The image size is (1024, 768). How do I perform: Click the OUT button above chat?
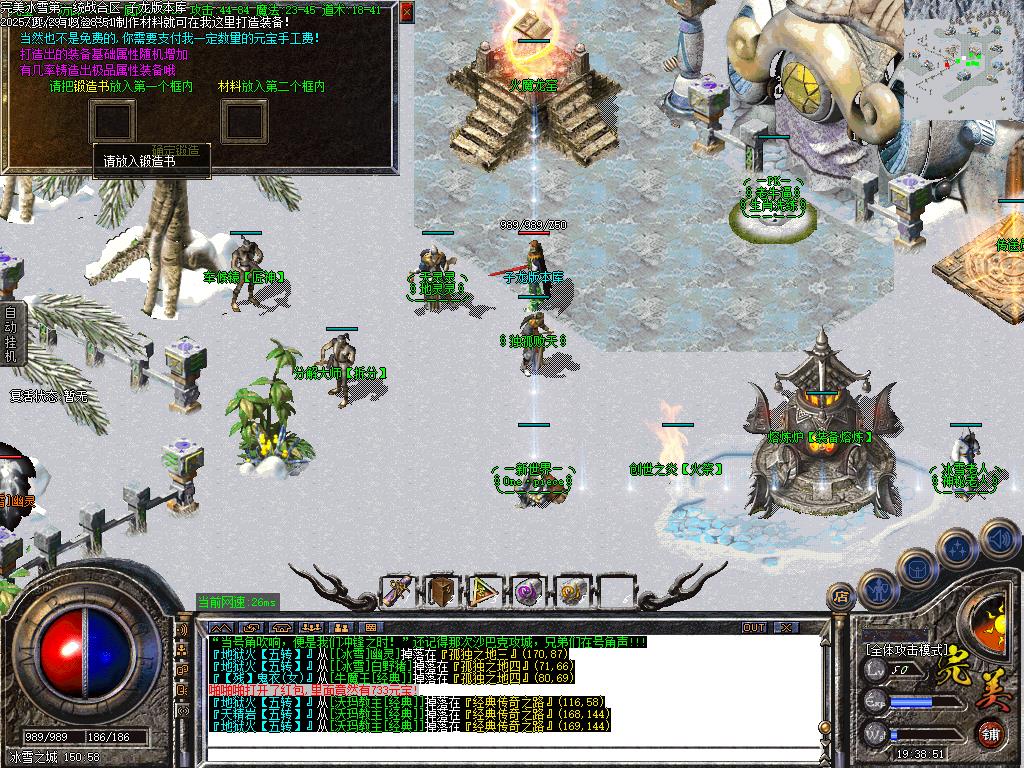click(754, 628)
